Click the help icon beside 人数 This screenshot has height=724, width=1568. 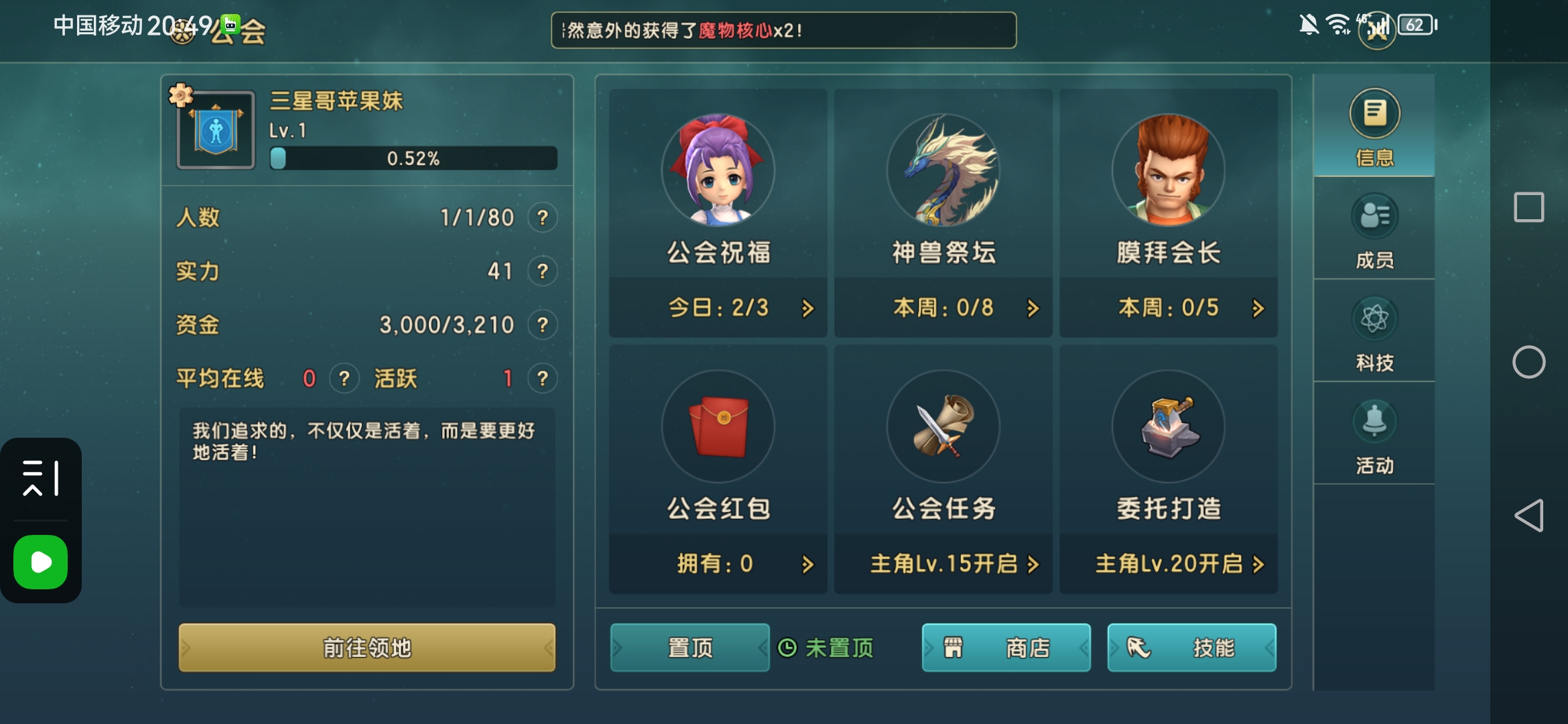coord(543,217)
